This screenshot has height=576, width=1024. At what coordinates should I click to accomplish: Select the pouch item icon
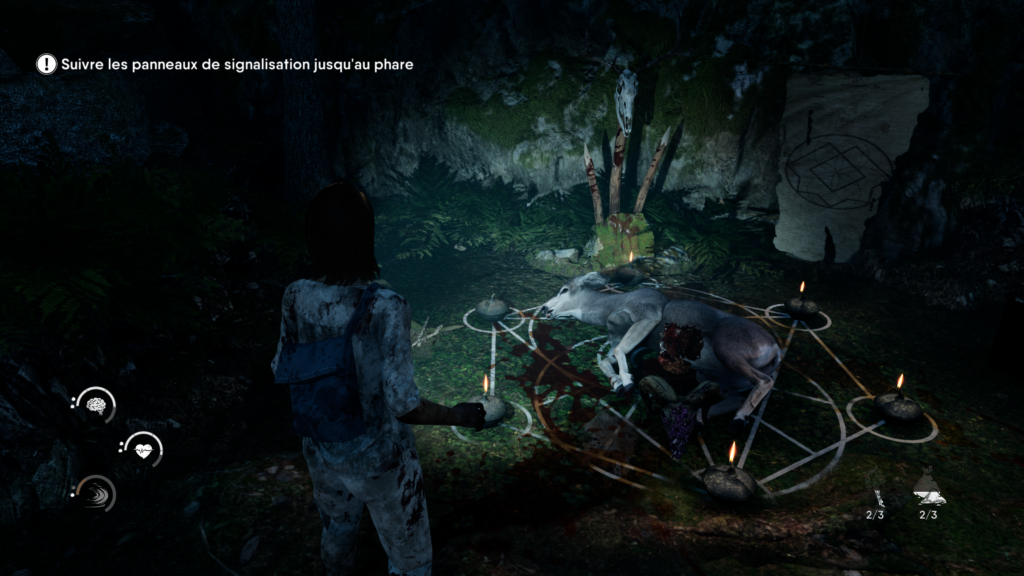(x=927, y=489)
